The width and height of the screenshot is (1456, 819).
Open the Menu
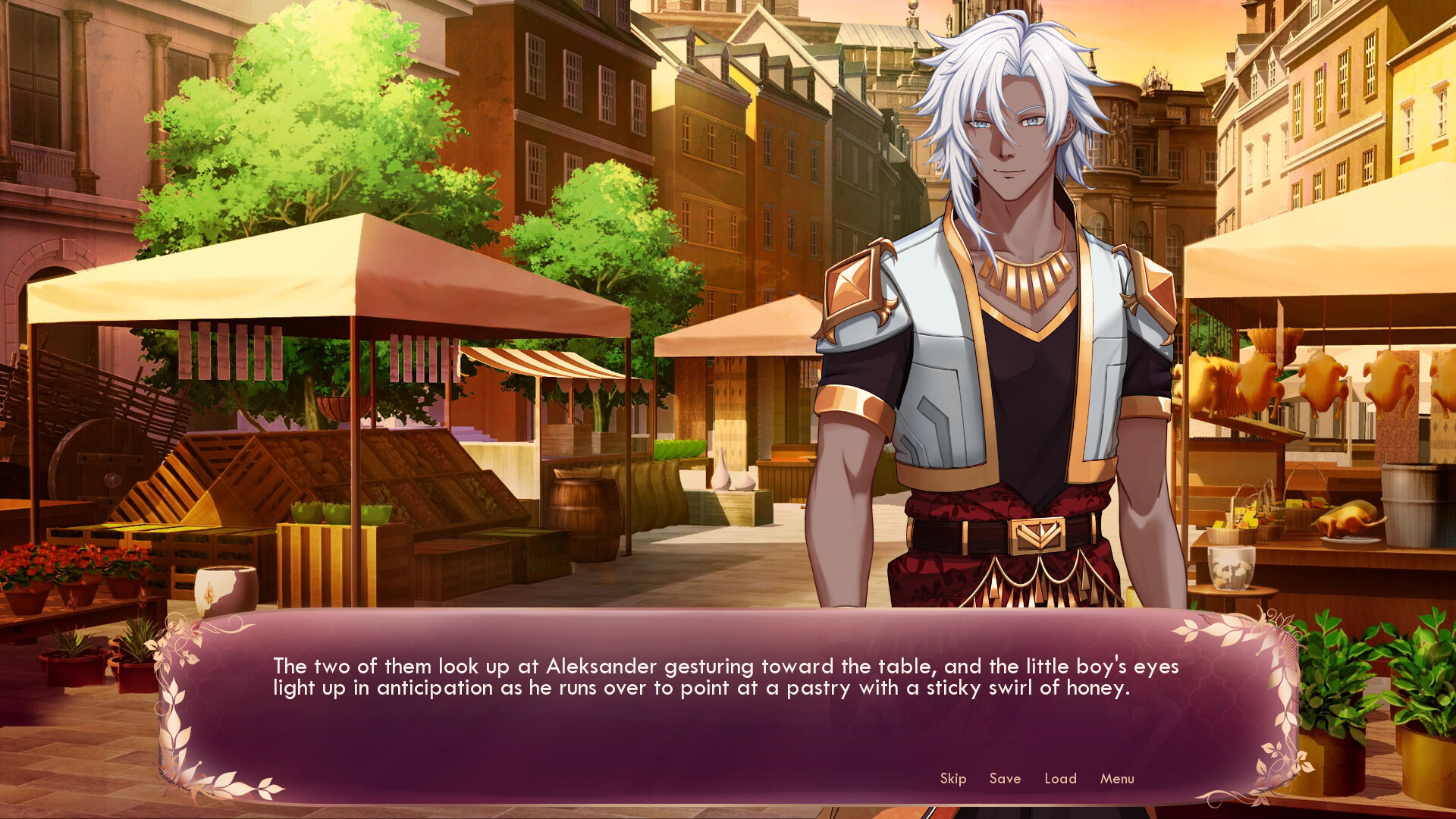[x=1115, y=779]
